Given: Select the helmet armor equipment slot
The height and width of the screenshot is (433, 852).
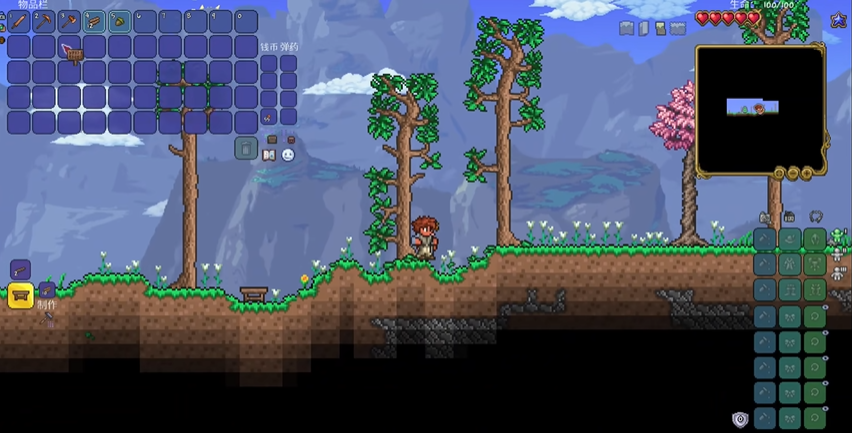Looking at the screenshot, I should point(816,238).
